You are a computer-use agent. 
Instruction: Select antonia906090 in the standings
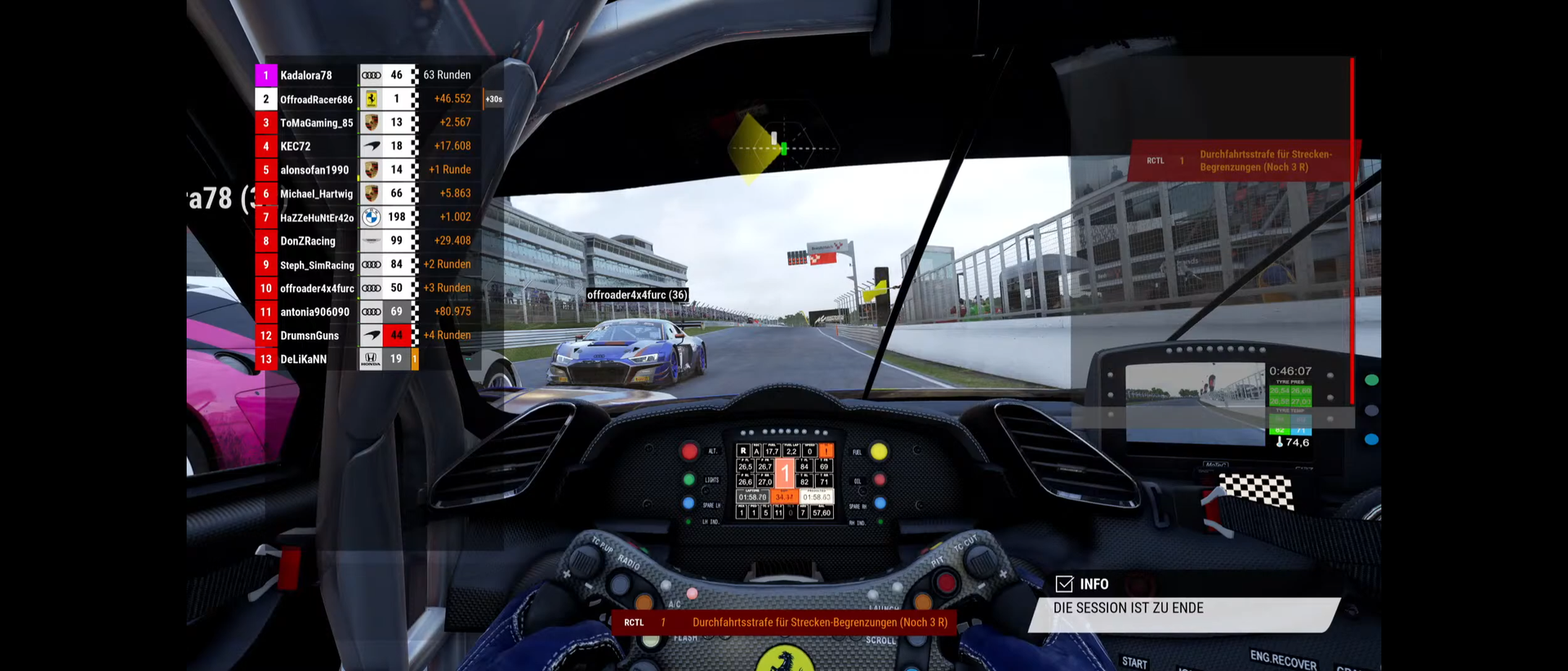coord(314,312)
